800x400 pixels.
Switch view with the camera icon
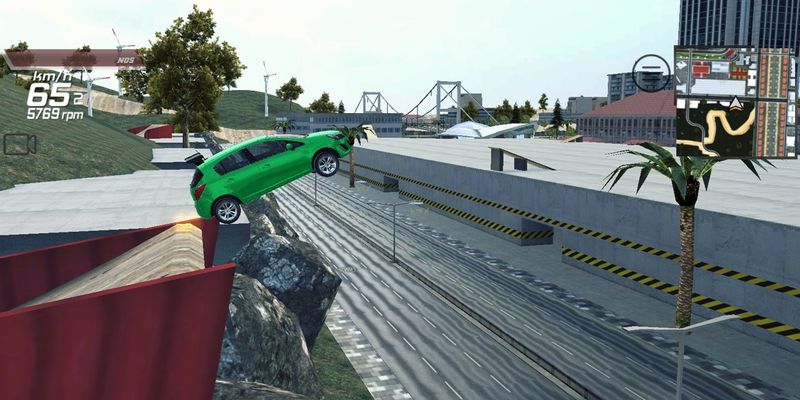(19, 144)
